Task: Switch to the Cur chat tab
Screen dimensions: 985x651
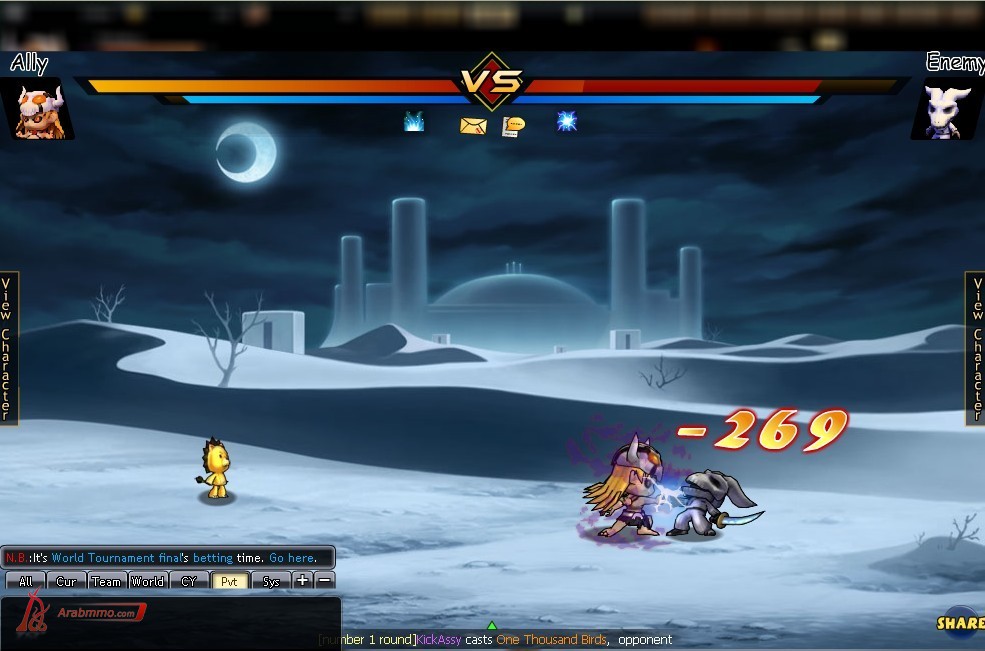Action: (x=66, y=581)
